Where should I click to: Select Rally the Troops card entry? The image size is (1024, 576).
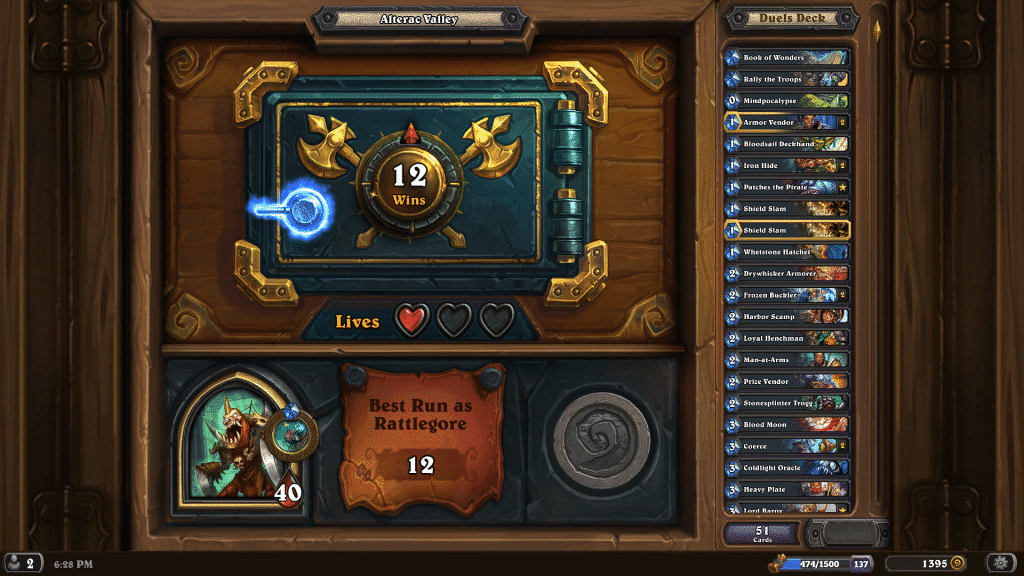click(787, 79)
